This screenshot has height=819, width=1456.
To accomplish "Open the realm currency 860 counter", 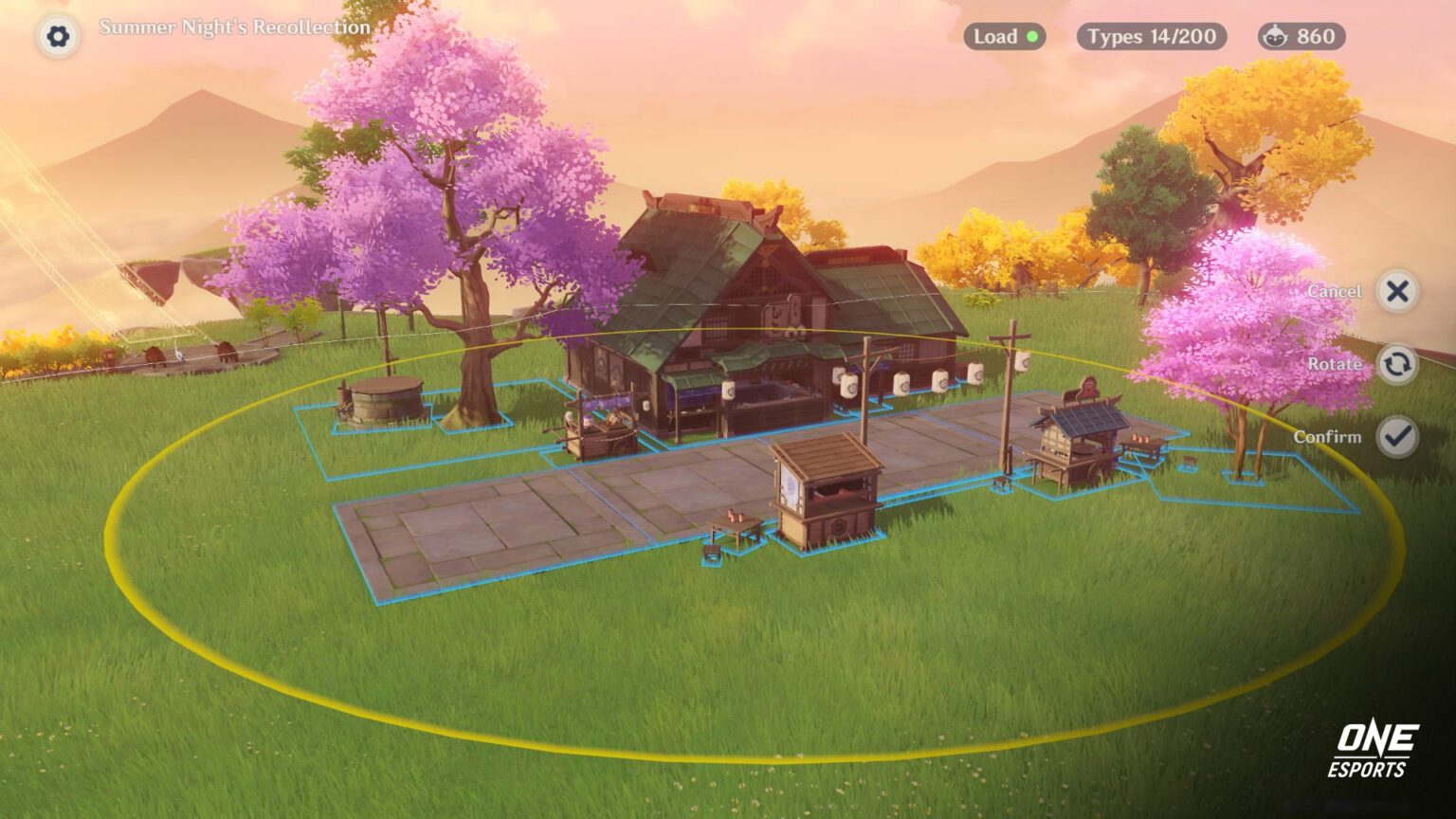I will click(1301, 37).
